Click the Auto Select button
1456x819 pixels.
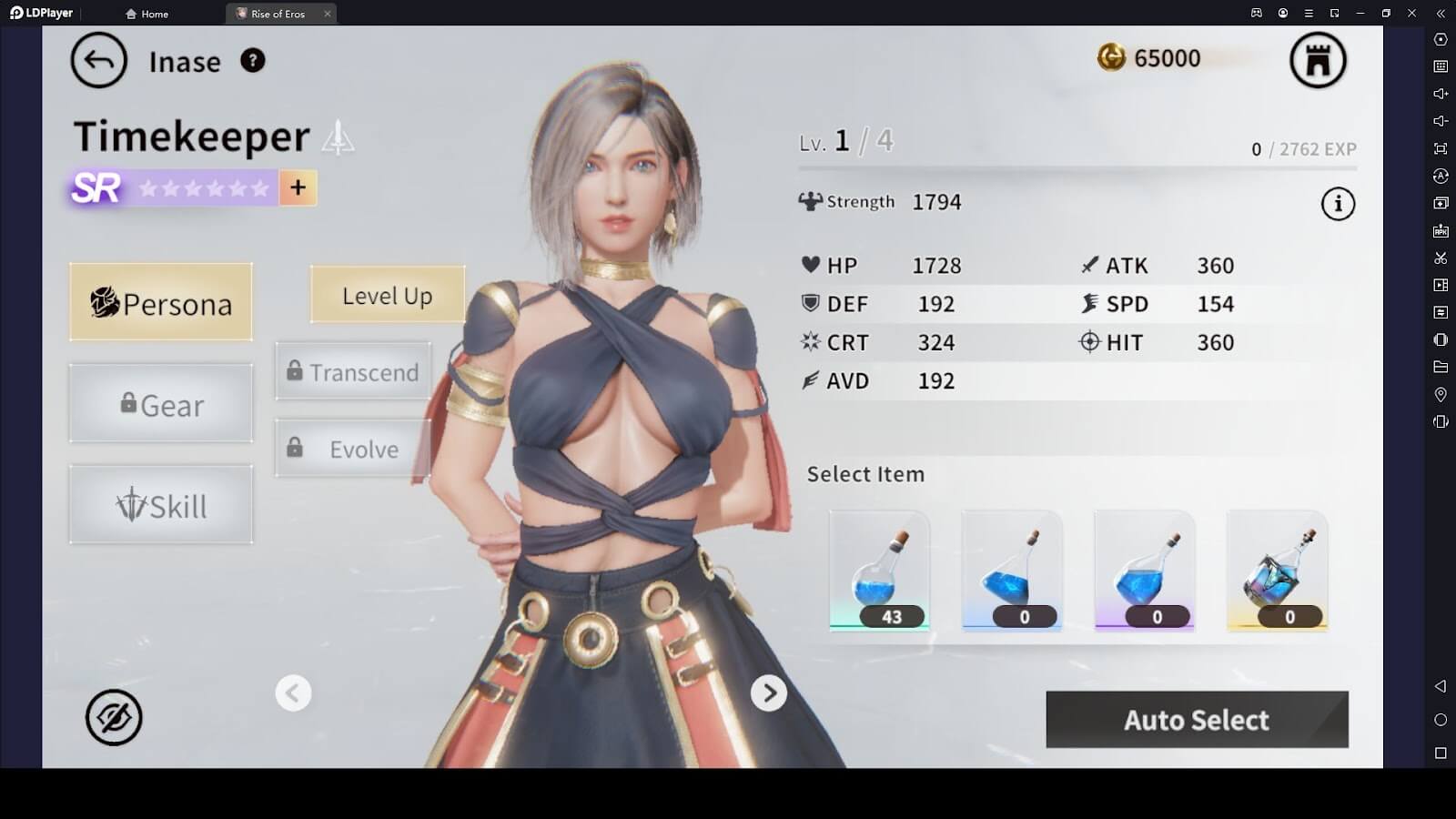tap(1196, 720)
